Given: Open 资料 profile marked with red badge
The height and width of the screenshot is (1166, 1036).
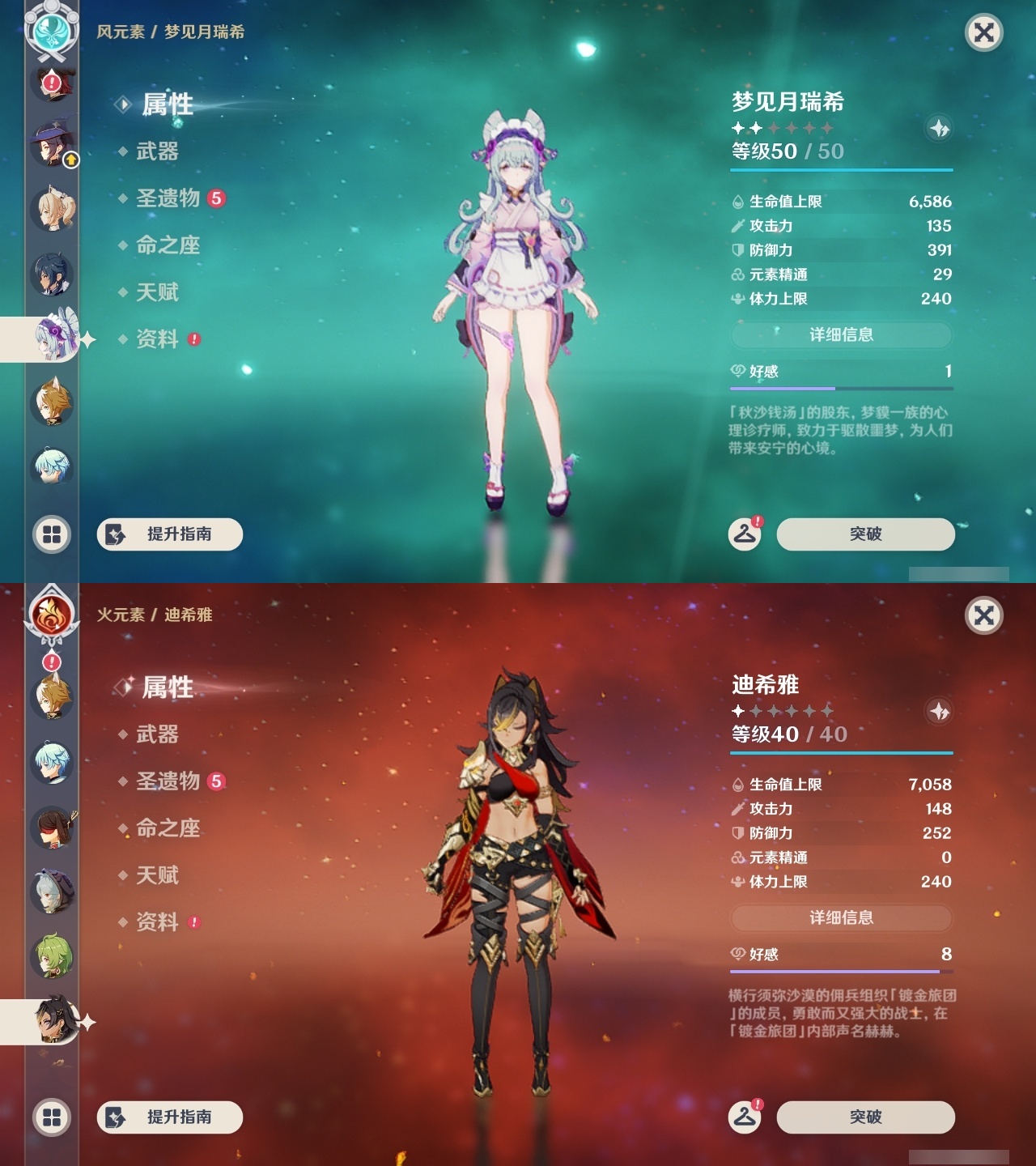Looking at the screenshot, I should [x=158, y=340].
